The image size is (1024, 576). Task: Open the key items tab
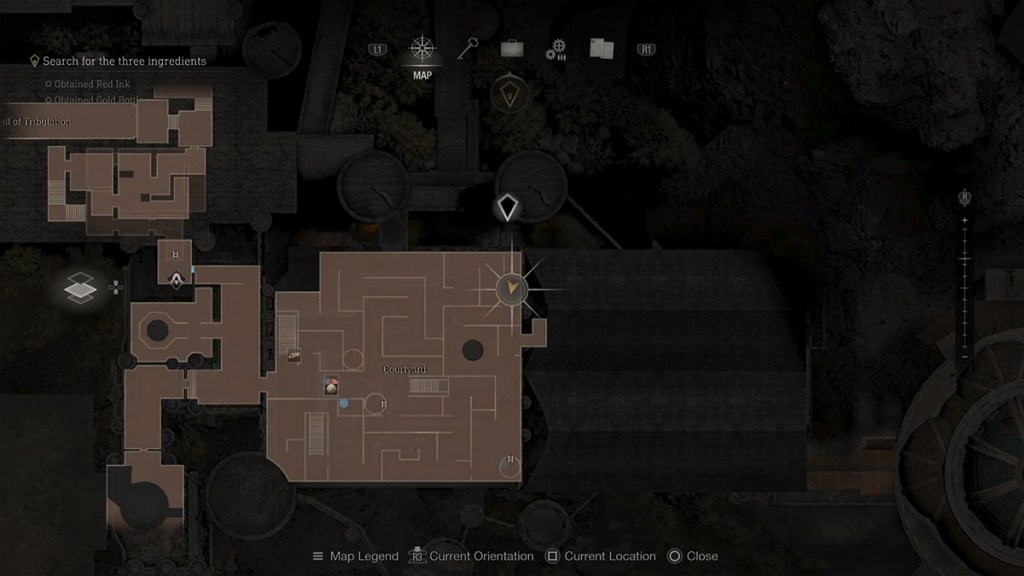(x=468, y=48)
